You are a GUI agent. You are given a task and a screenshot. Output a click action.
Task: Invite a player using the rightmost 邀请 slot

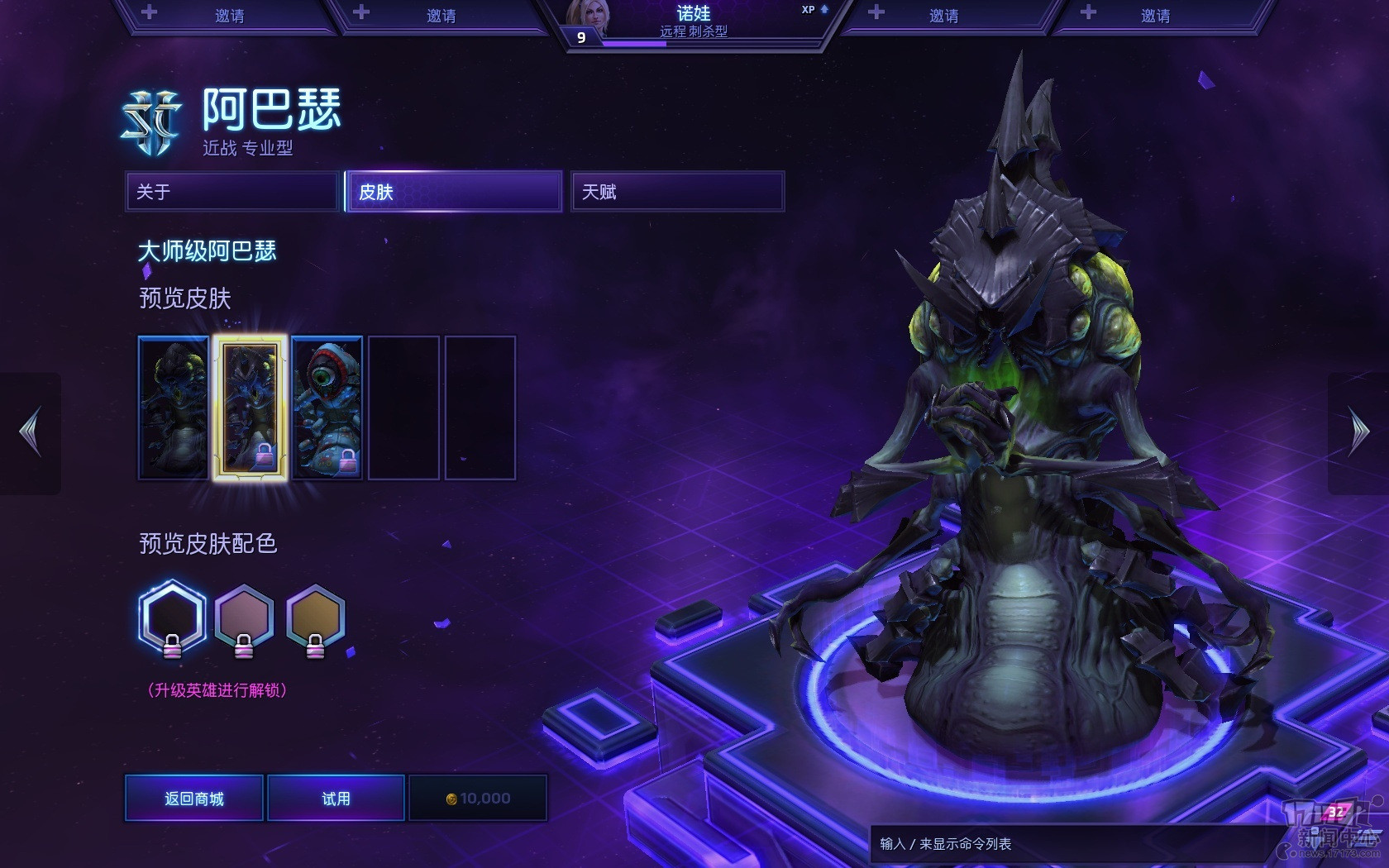1155,16
